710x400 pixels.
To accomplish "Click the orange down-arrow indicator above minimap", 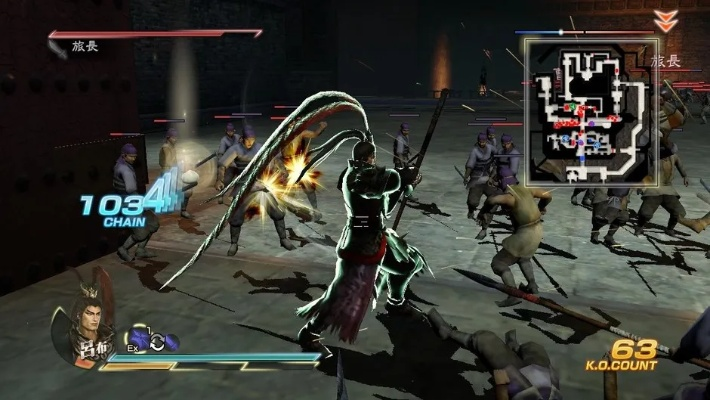I will [664, 20].
